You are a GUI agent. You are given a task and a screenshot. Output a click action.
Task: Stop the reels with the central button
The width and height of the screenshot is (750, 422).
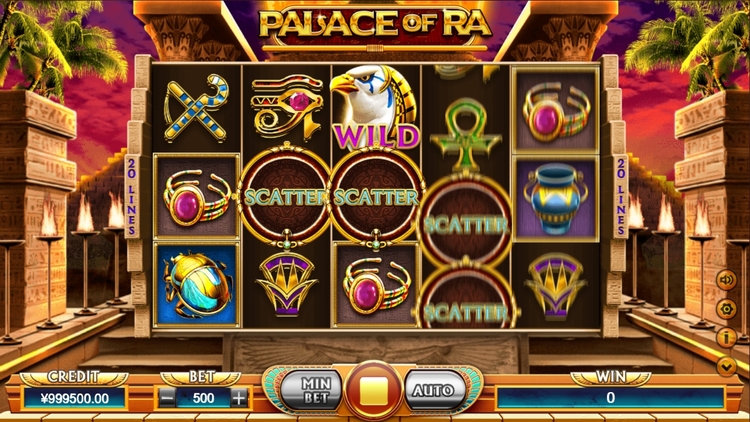[374, 390]
